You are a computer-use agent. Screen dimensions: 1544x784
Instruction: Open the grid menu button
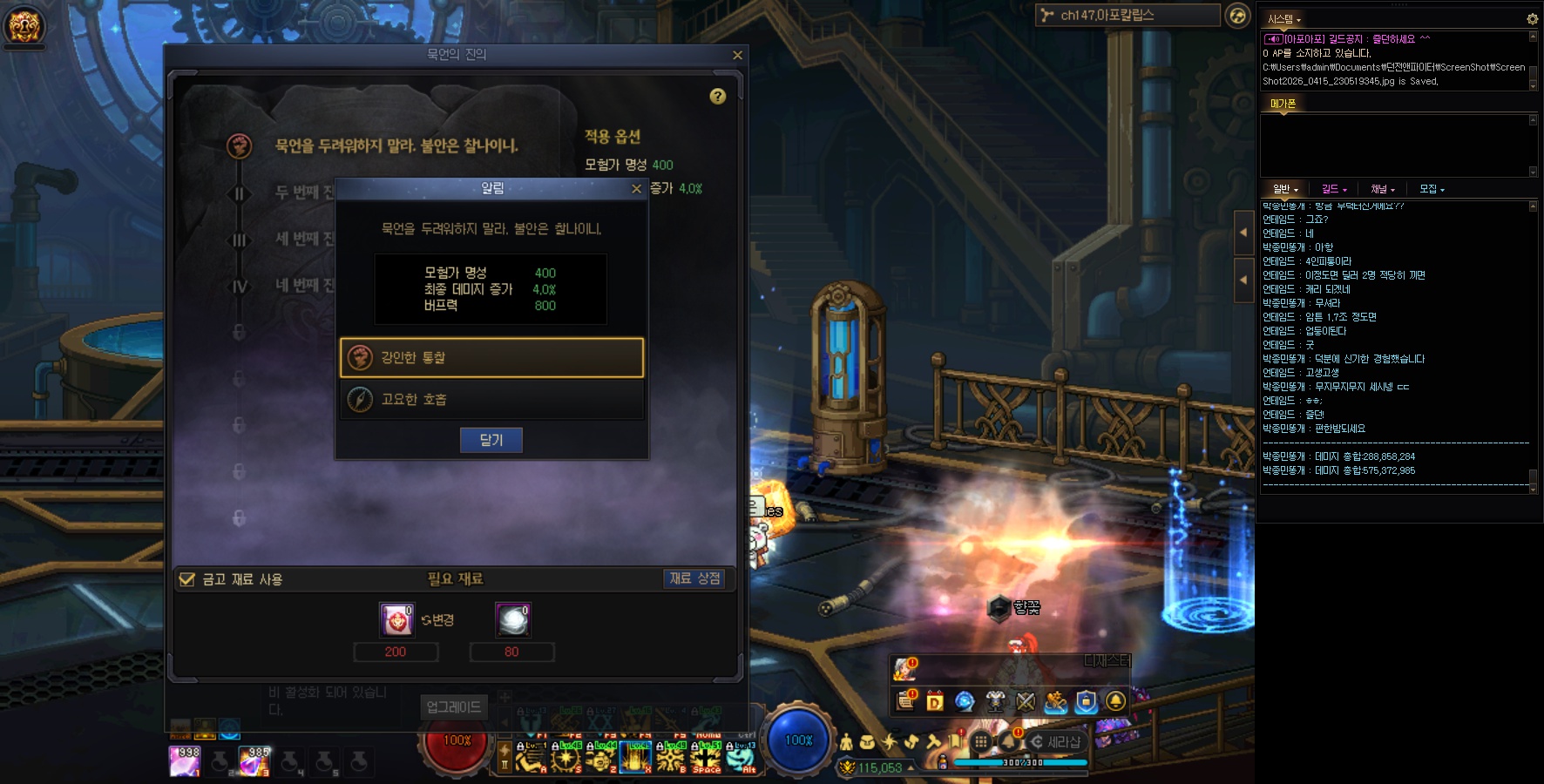coord(981,742)
